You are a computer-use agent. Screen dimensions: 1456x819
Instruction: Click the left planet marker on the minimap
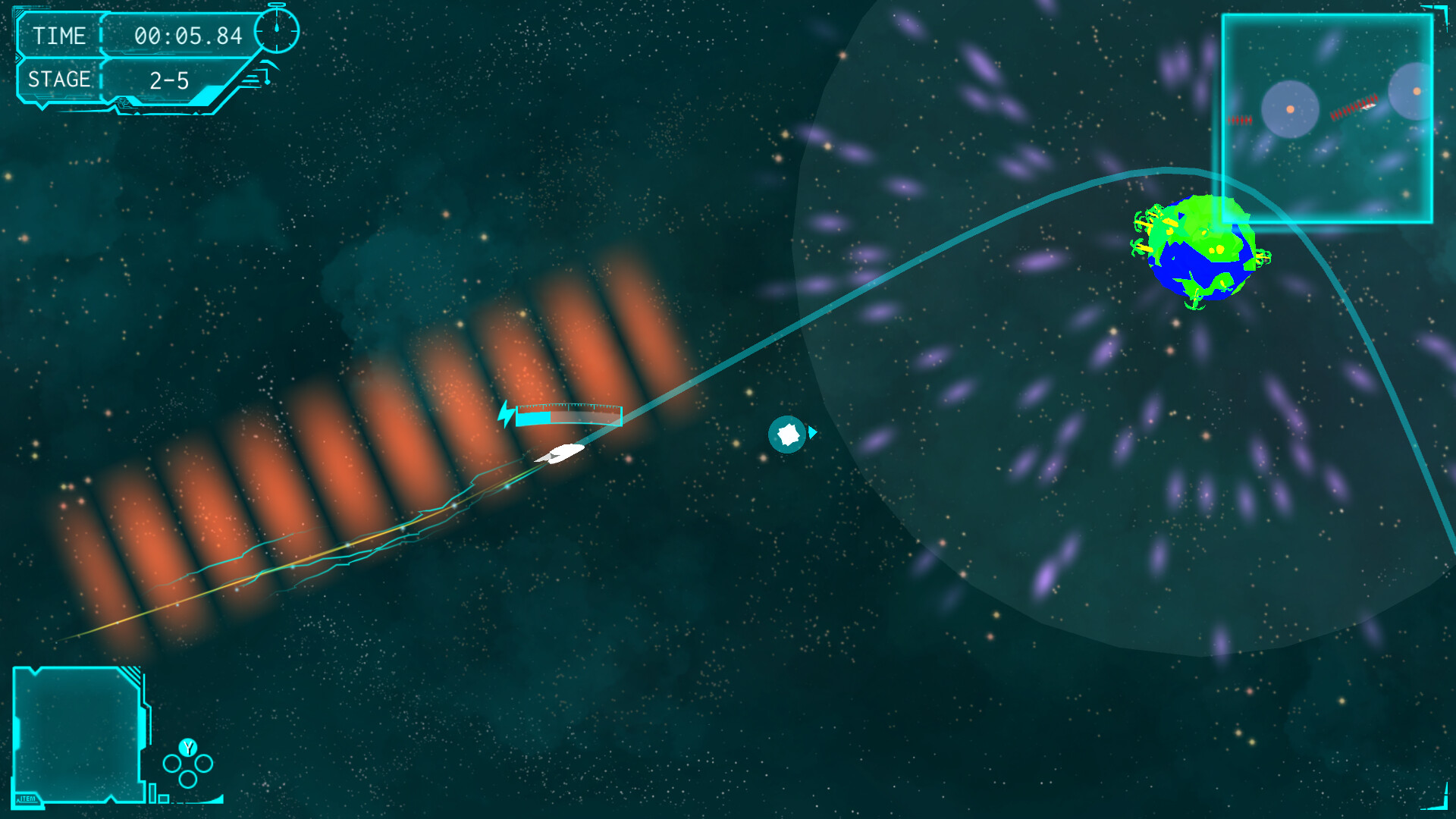tap(1290, 109)
